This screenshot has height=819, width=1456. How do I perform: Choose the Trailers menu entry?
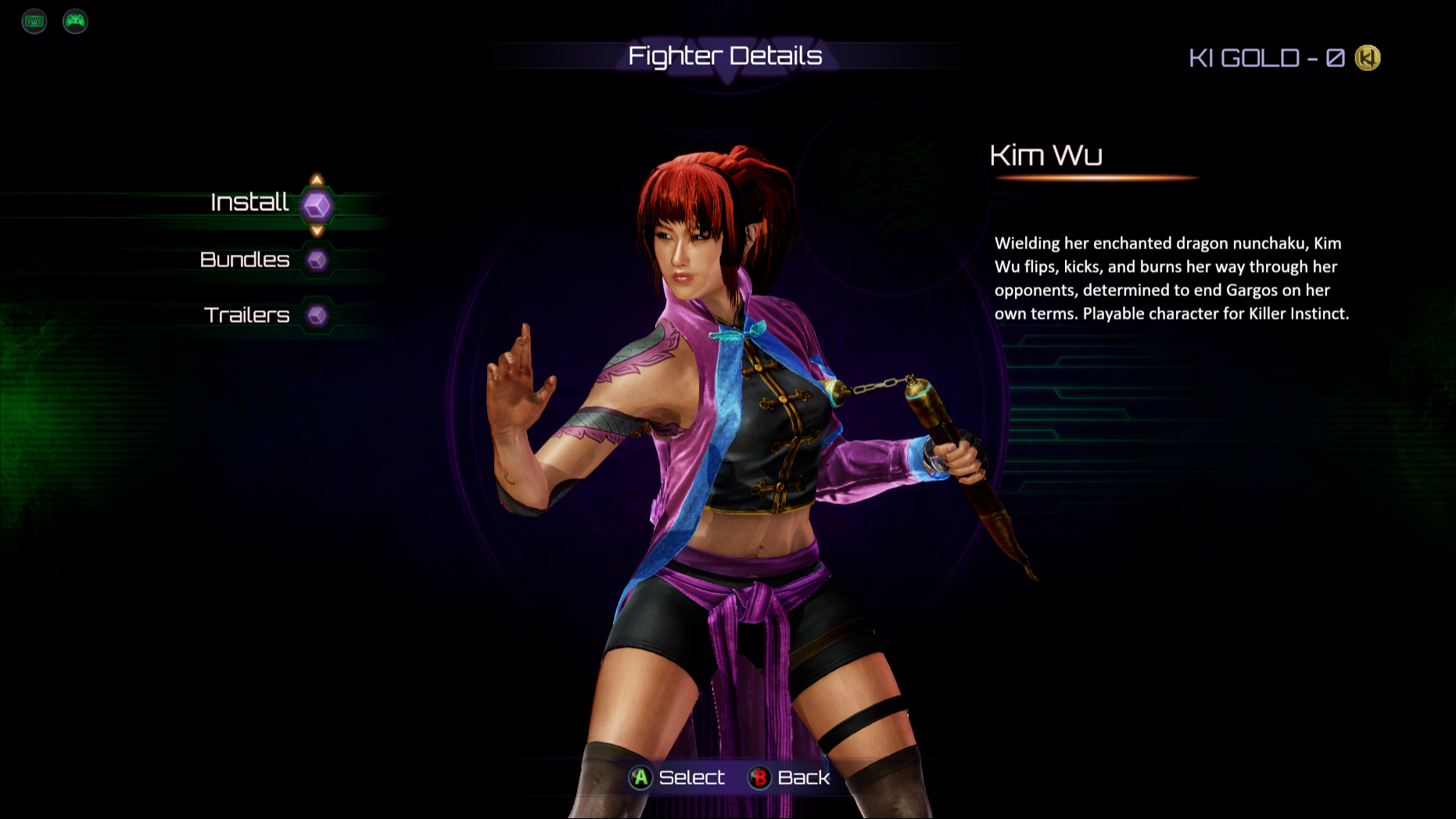[247, 315]
